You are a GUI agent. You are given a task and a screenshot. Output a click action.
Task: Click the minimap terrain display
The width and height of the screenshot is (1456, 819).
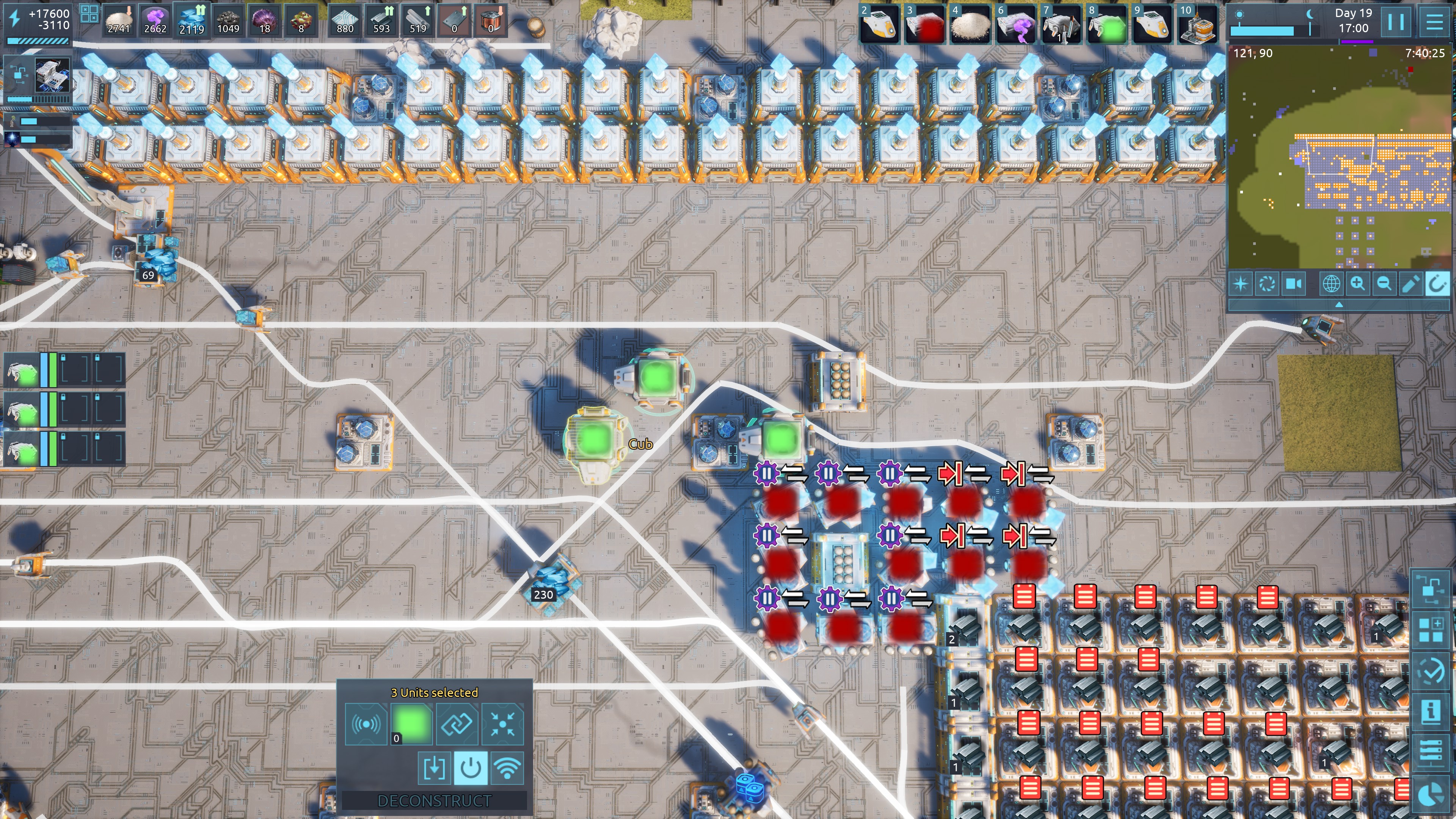click(x=1338, y=158)
